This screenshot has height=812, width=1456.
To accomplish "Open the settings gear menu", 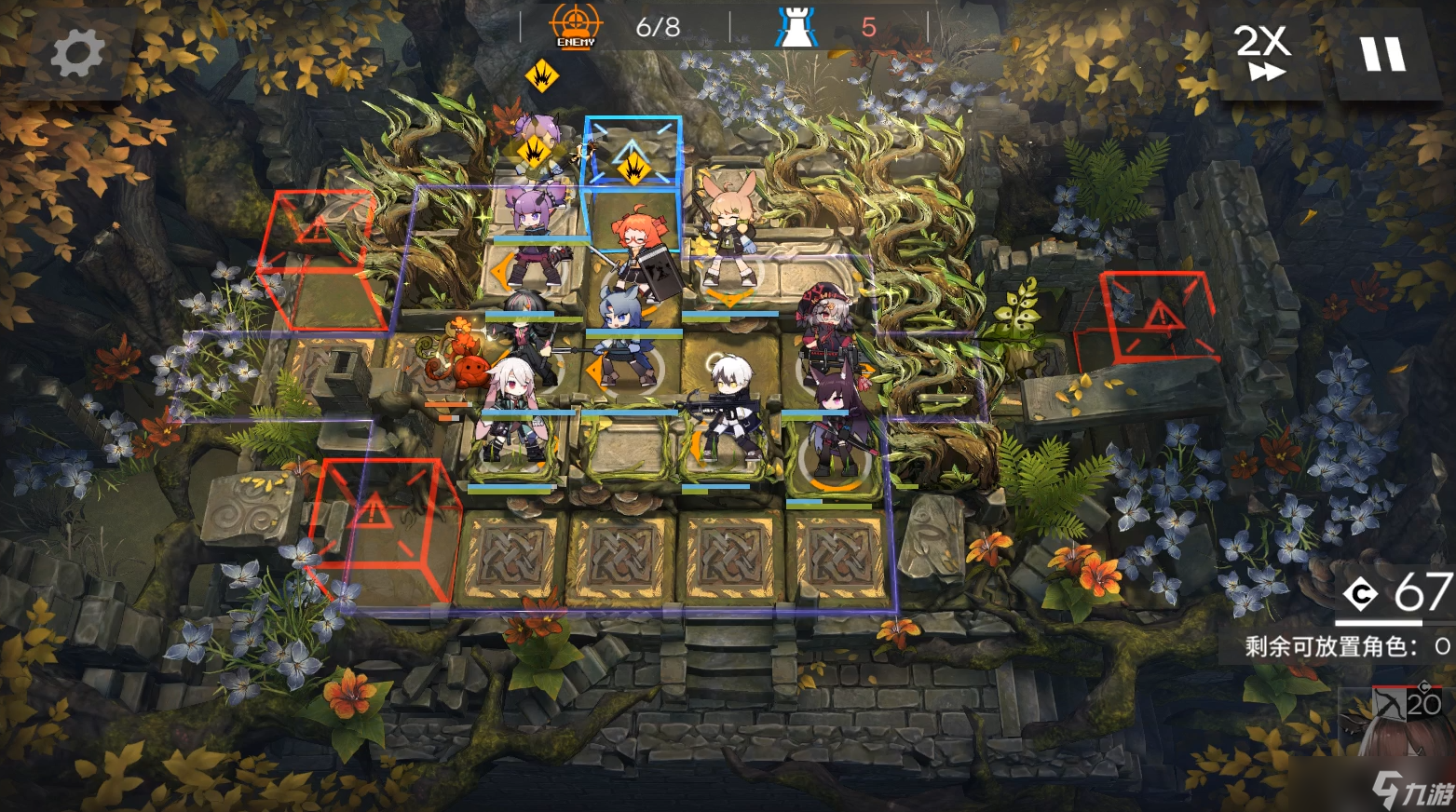I will click(x=76, y=52).
